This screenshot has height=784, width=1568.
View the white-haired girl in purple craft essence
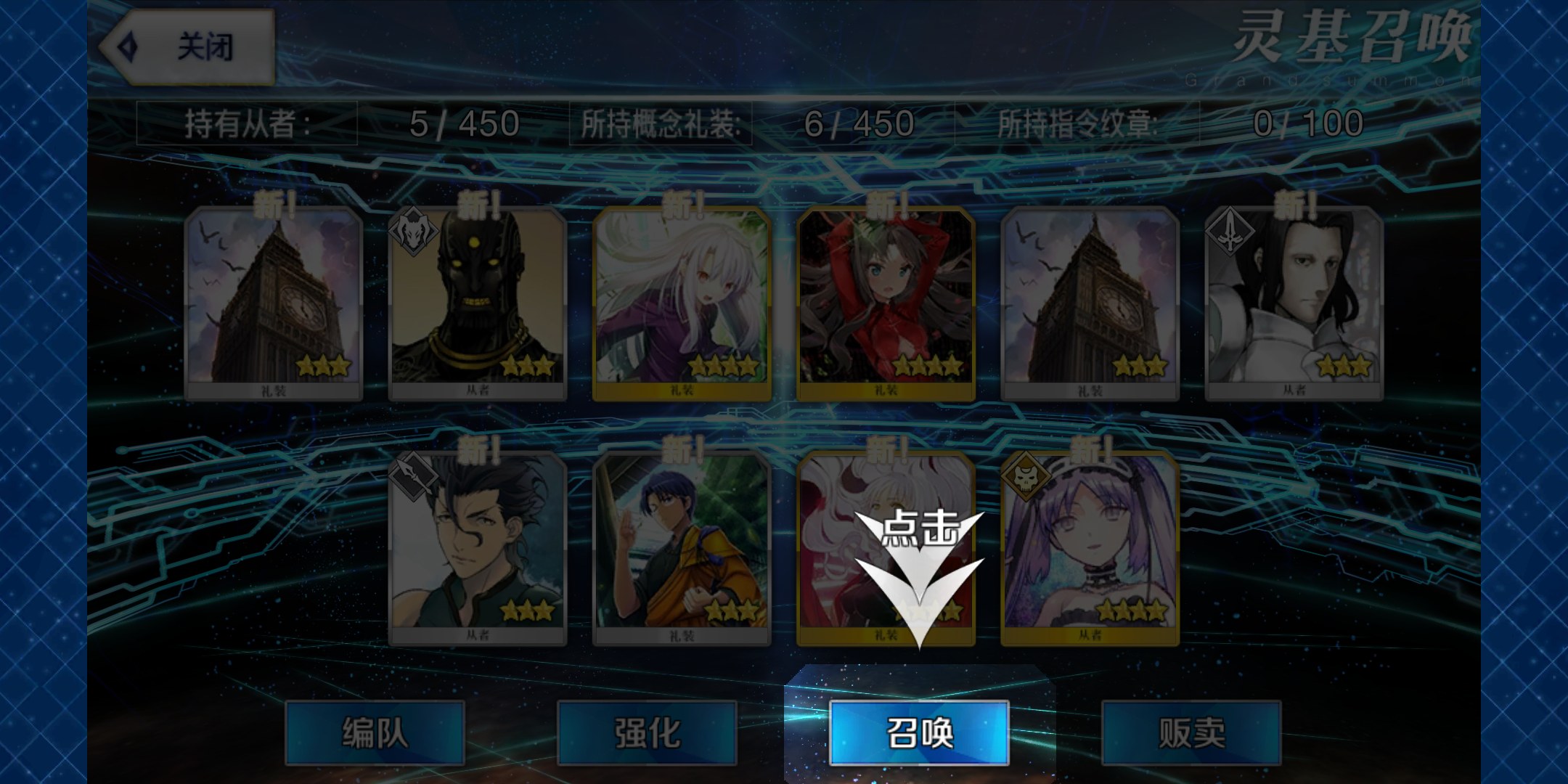[x=682, y=302]
